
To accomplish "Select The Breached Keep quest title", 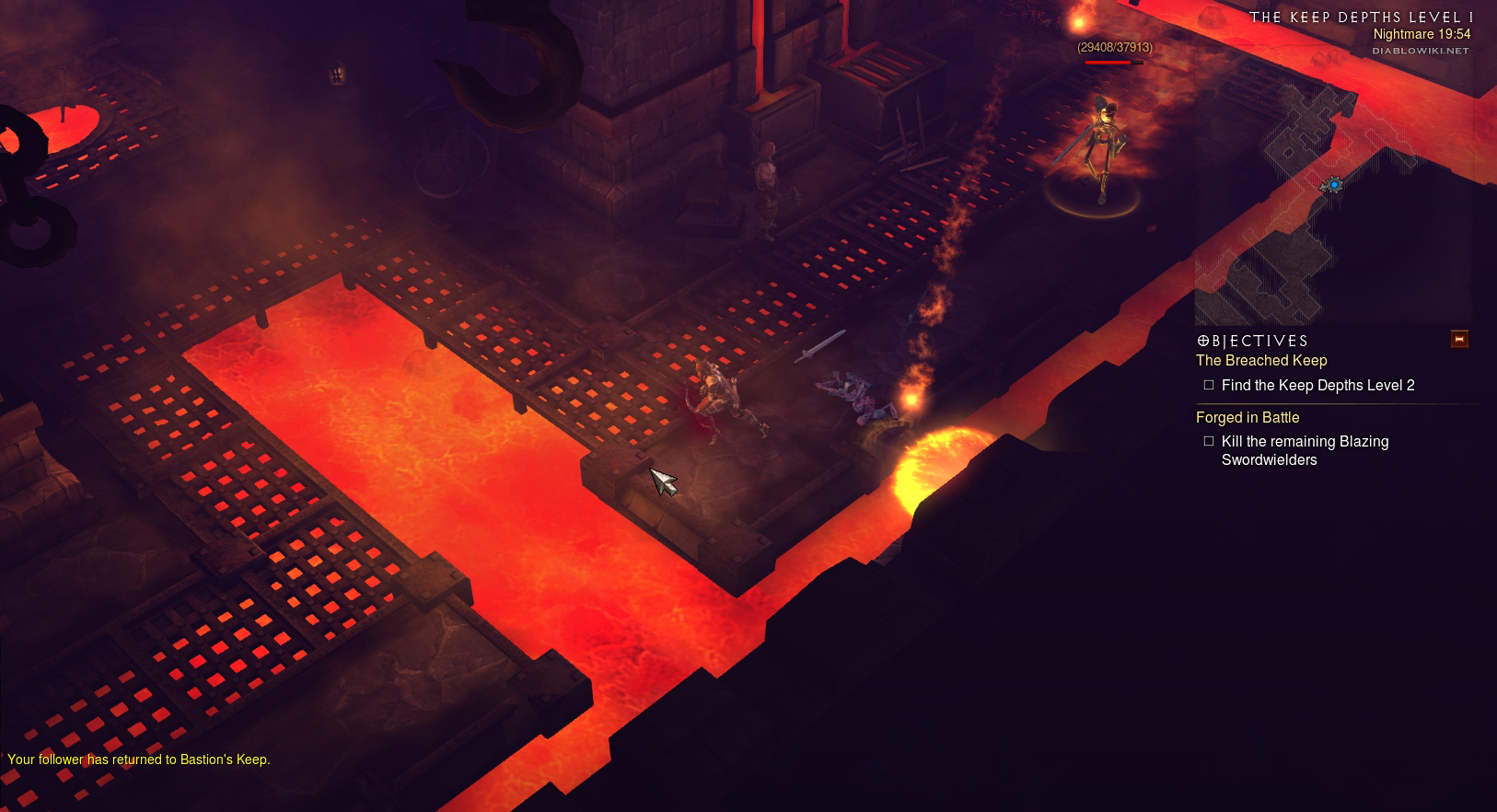I will [x=1261, y=361].
